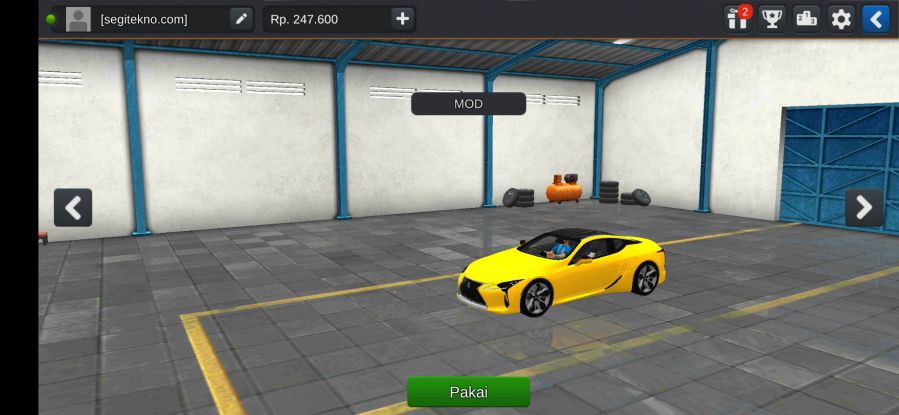Open the gear settings
The width and height of the screenshot is (899, 415).
[841, 19]
